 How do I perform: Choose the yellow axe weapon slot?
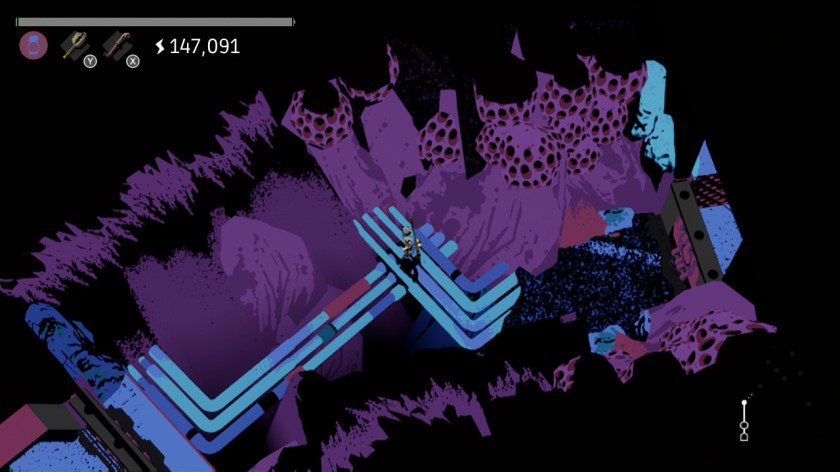[x=74, y=45]
